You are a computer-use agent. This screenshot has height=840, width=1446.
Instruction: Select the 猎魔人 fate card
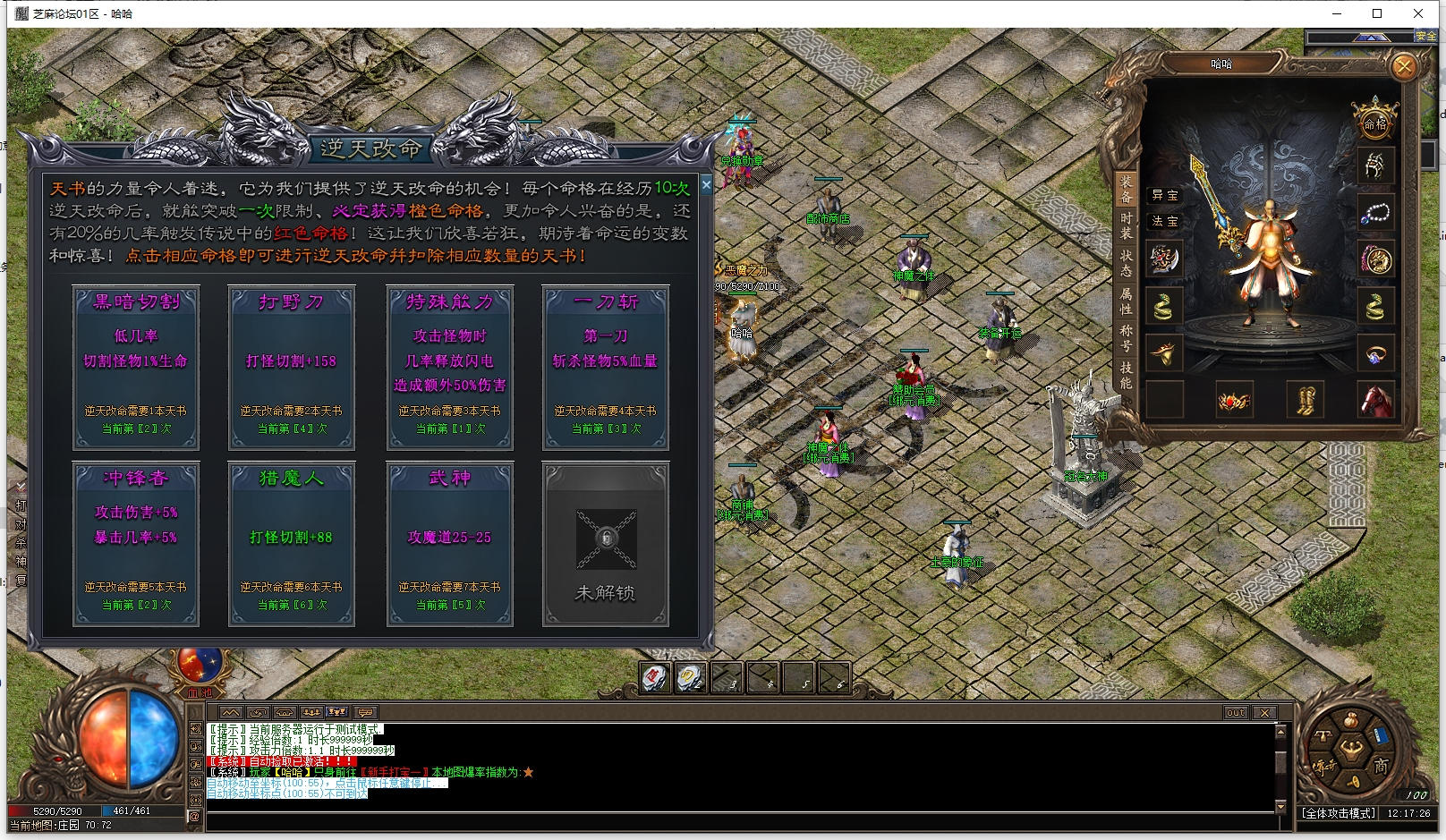click(292, 543)
